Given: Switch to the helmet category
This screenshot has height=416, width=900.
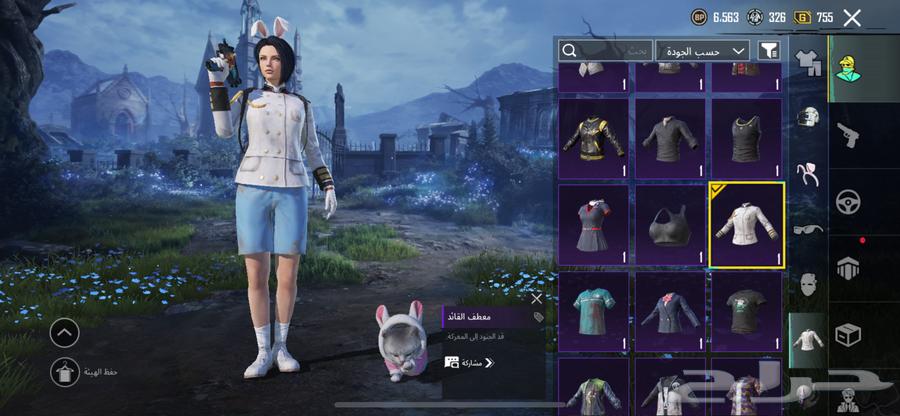Looking at the screenshot, I should click(807, 117).
